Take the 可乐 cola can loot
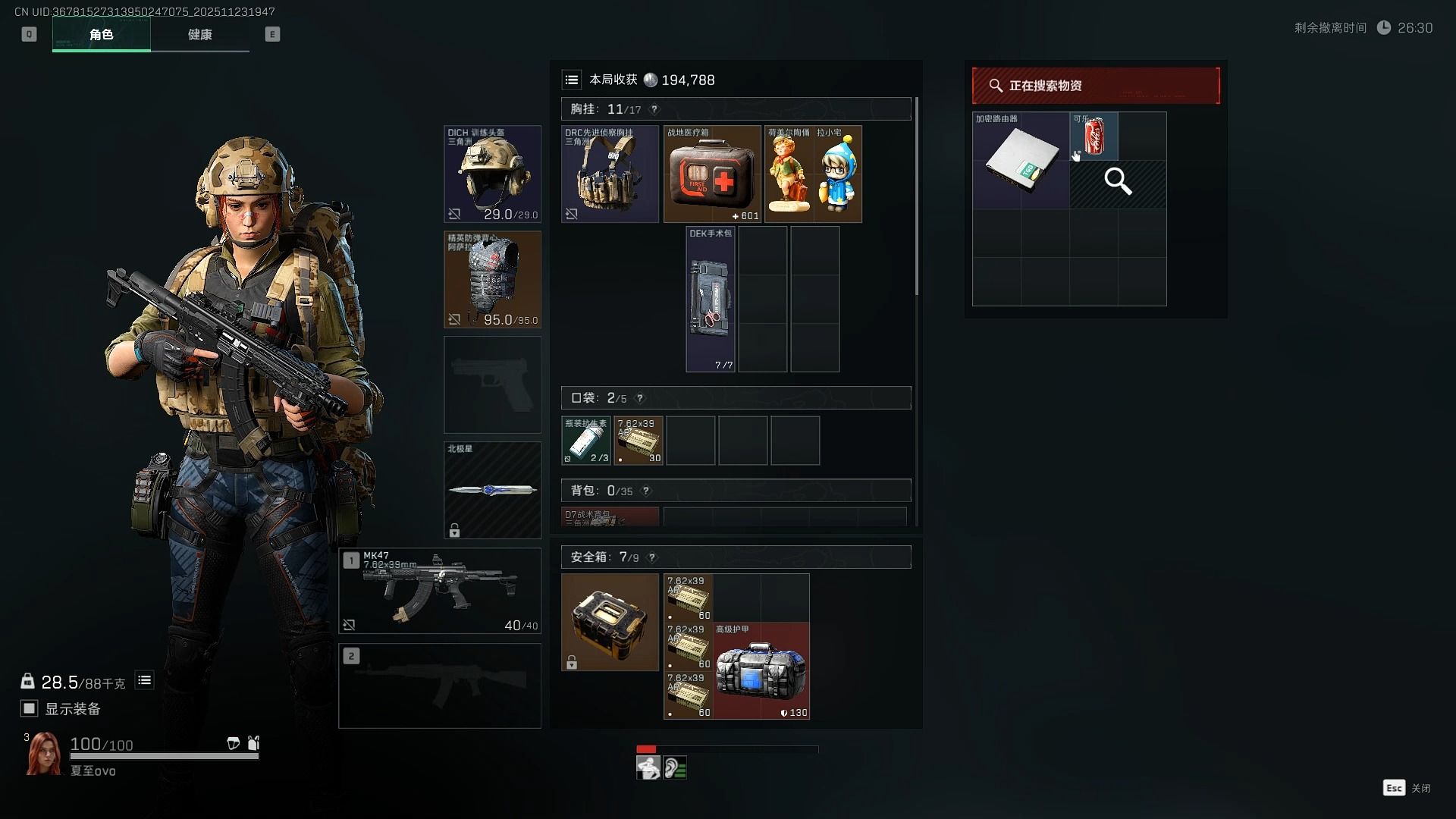The image size is (1456, 819). (x=1094, y=136)
